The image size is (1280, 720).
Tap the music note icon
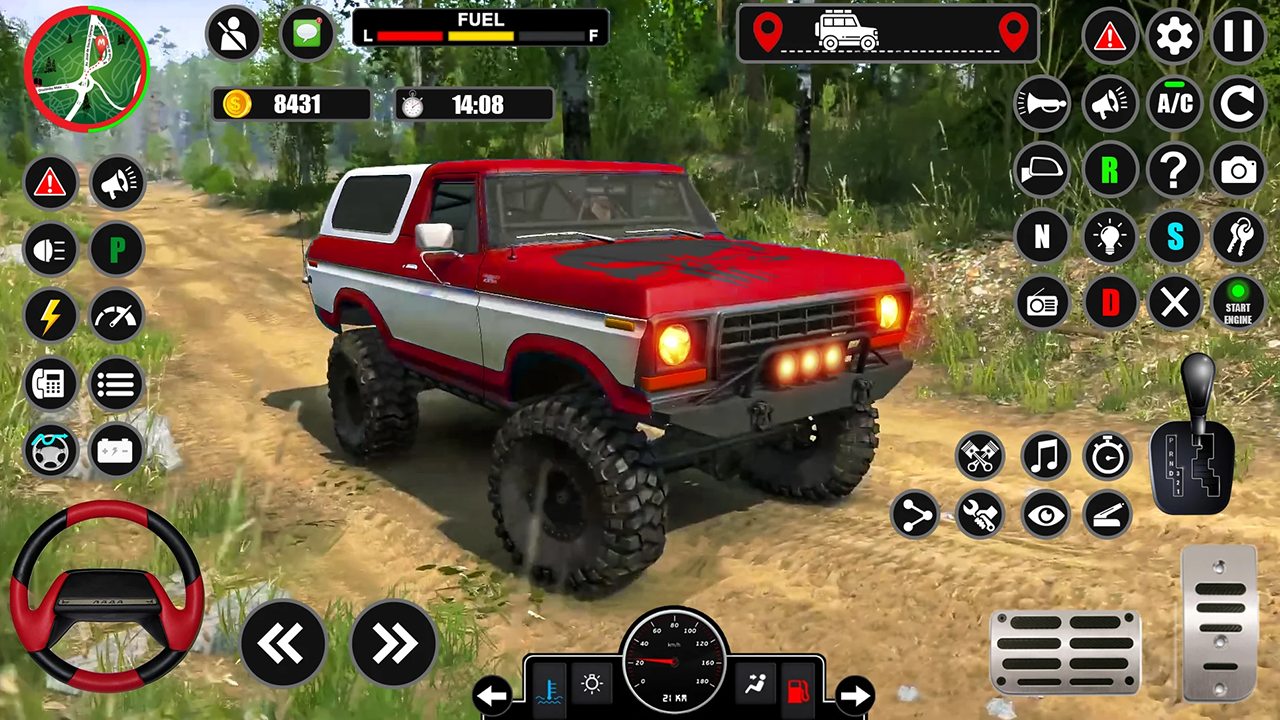[1045, 456]
